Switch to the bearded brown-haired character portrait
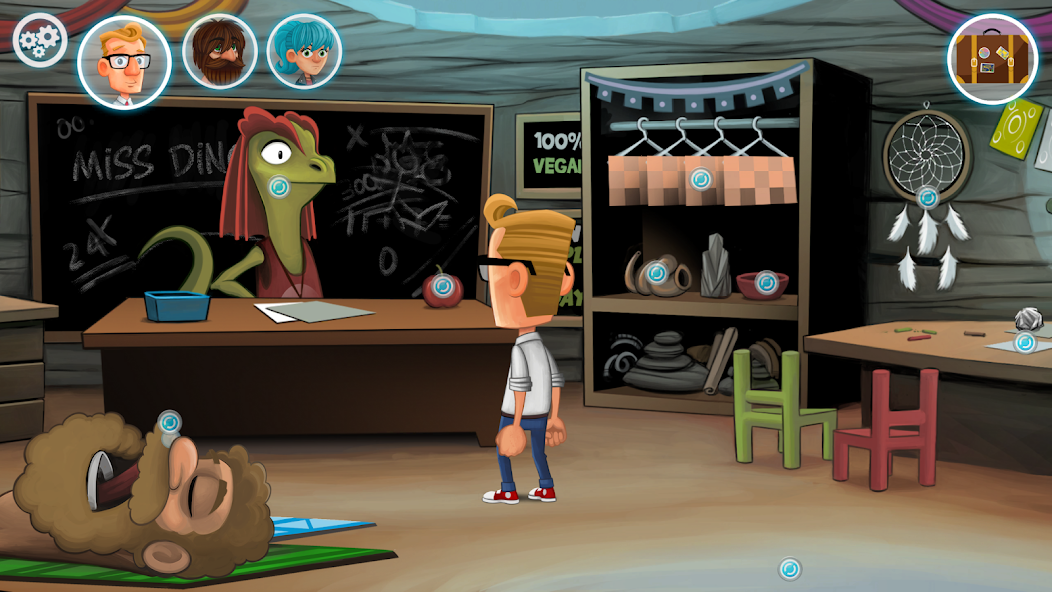 coord(220,52)
